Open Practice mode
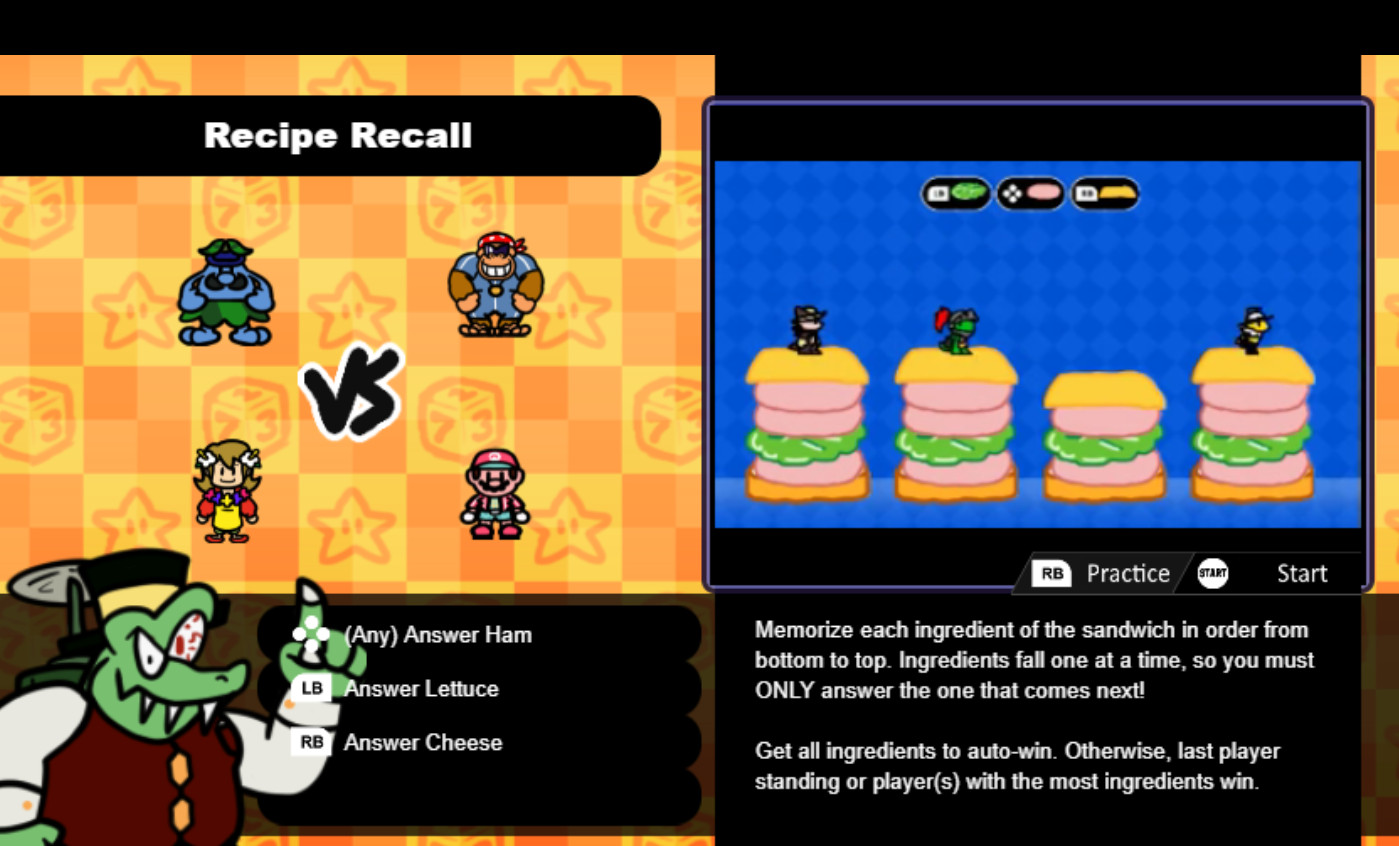The height and width of the screenshot is (846, 1399). (x=1128, y=573)
